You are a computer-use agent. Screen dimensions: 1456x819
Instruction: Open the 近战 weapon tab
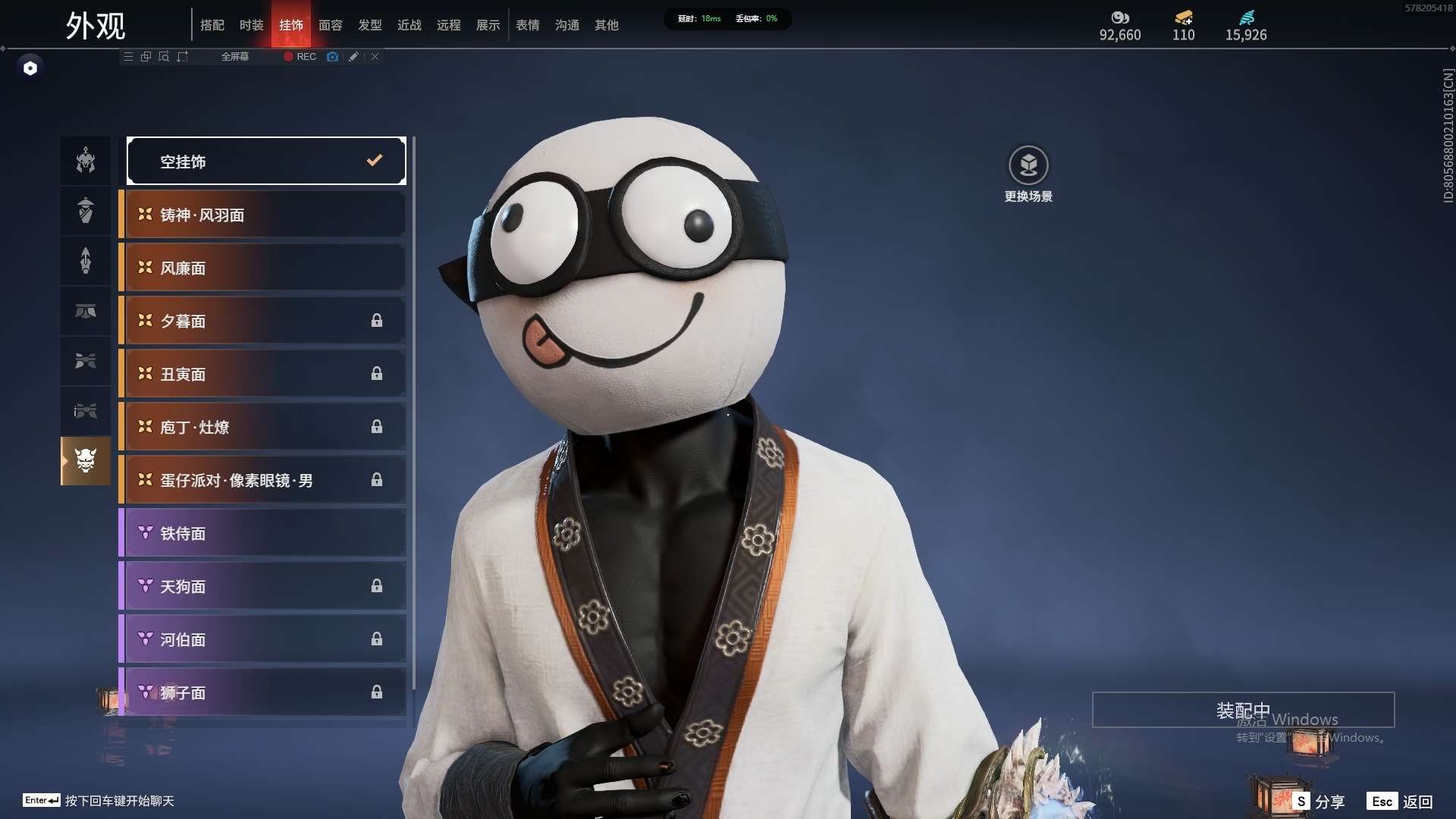pyautogui.click(x=409, y=25)
